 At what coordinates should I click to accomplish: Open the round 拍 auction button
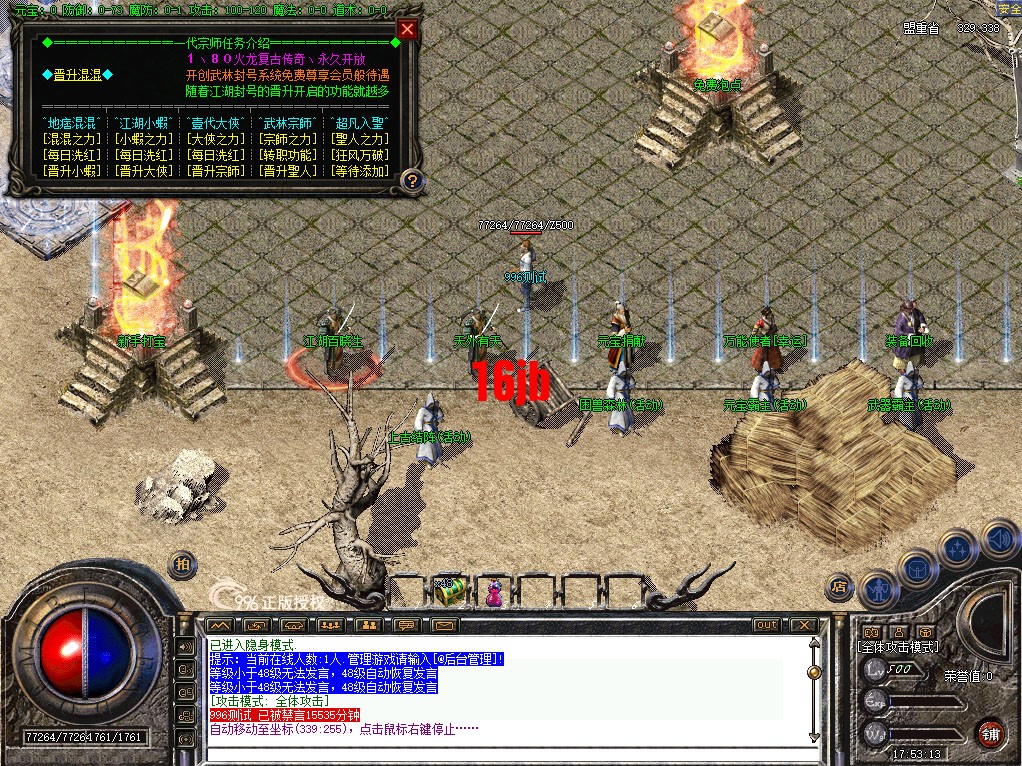click(182, 564)
